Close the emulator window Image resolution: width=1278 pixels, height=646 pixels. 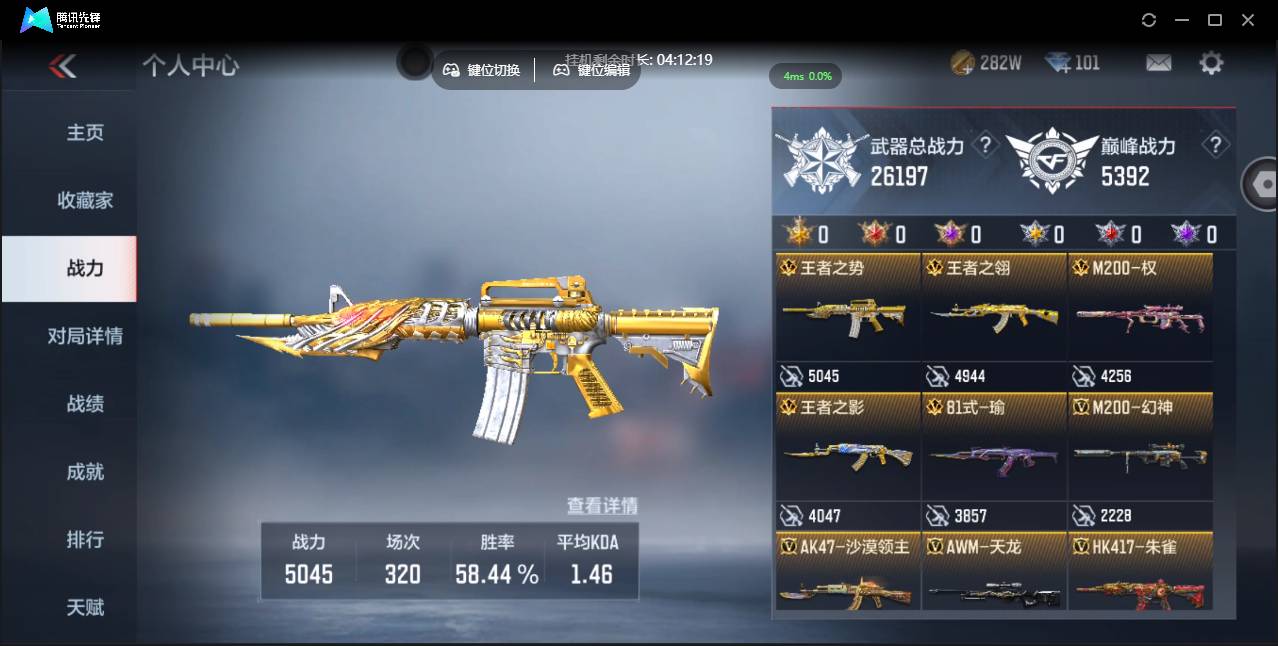(x=1248, y=20)
